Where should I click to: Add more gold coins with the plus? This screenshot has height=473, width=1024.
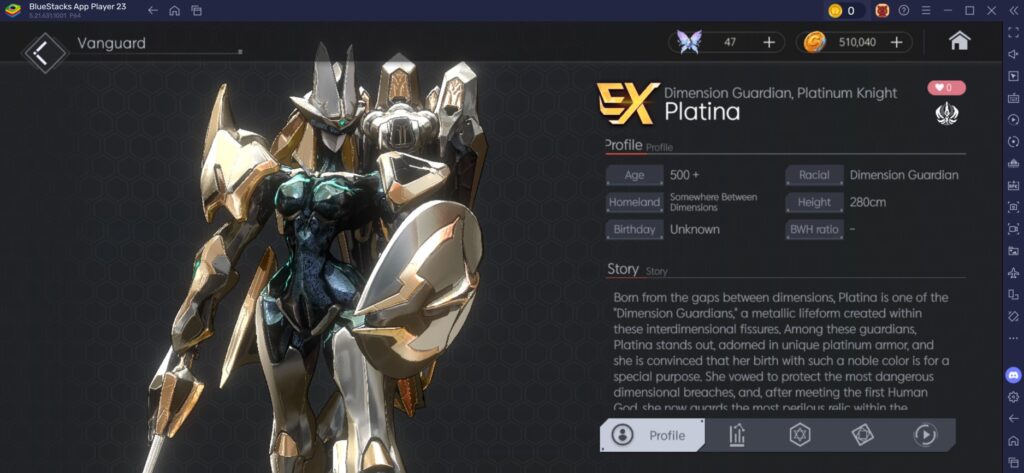pos(896,42)
